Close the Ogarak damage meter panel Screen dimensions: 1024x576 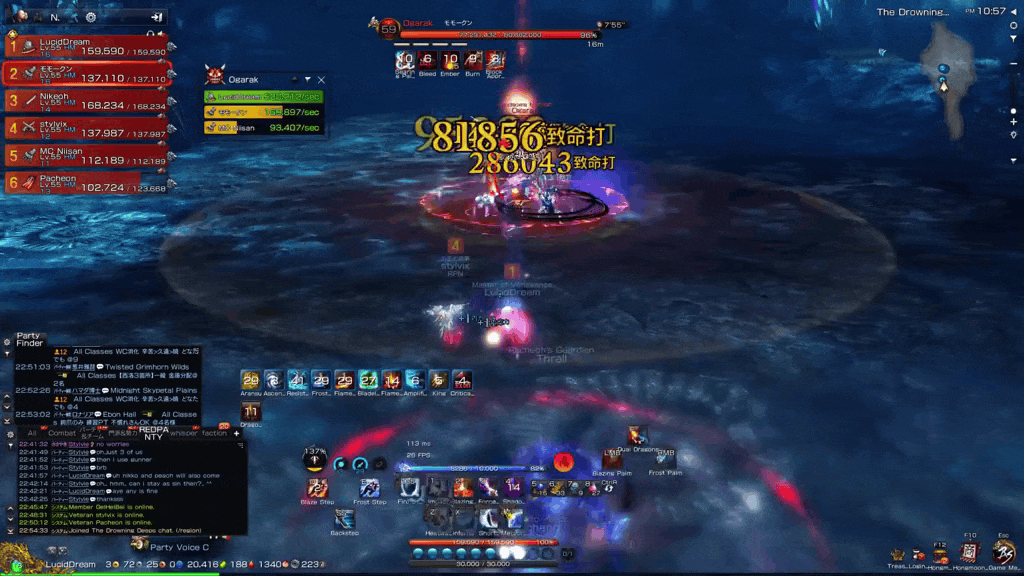(x=321, y=79)
